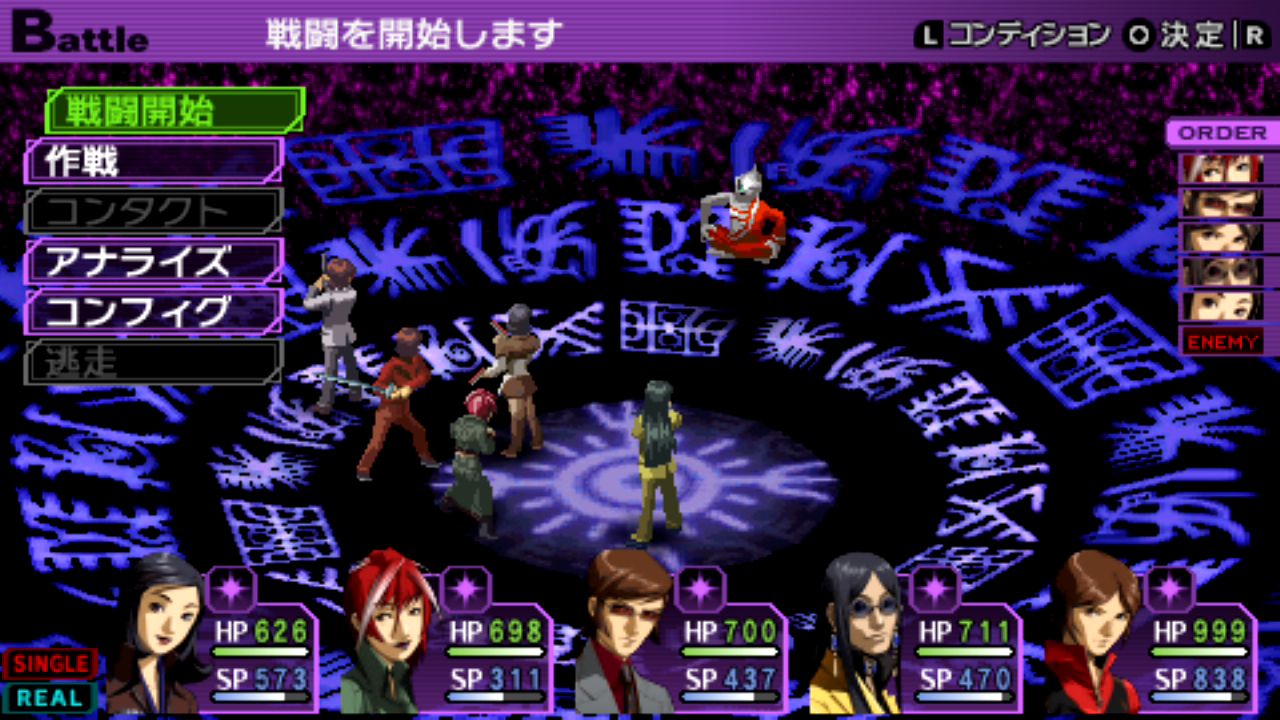
Task: Click the red-haired woman in turn order
Action: pos(1221,168)
